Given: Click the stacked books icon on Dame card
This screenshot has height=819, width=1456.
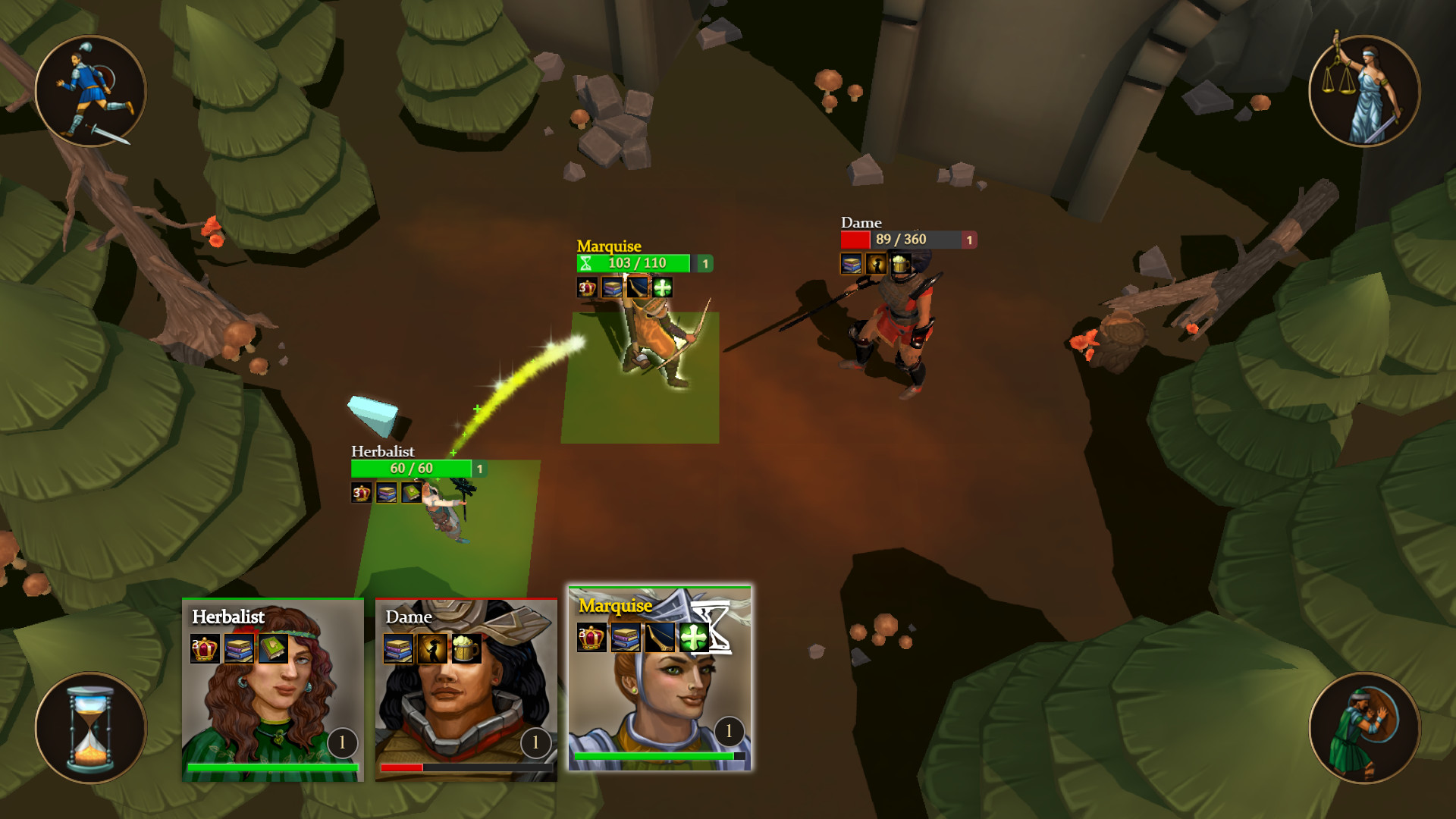Looking at the screenshot, I should coord(398,649).
